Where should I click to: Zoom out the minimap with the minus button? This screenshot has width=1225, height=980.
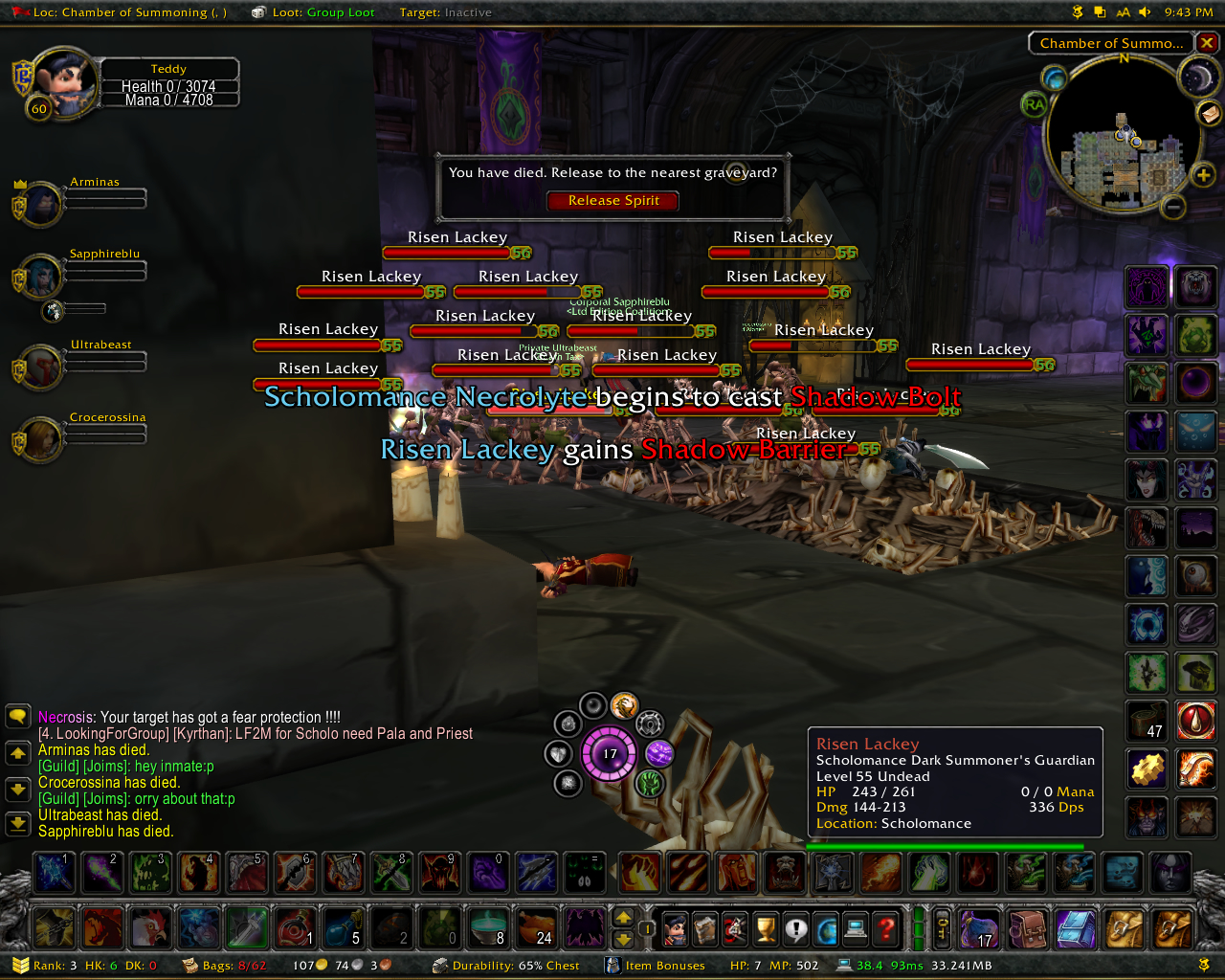pyautogui.click(x=1173, y=206)
